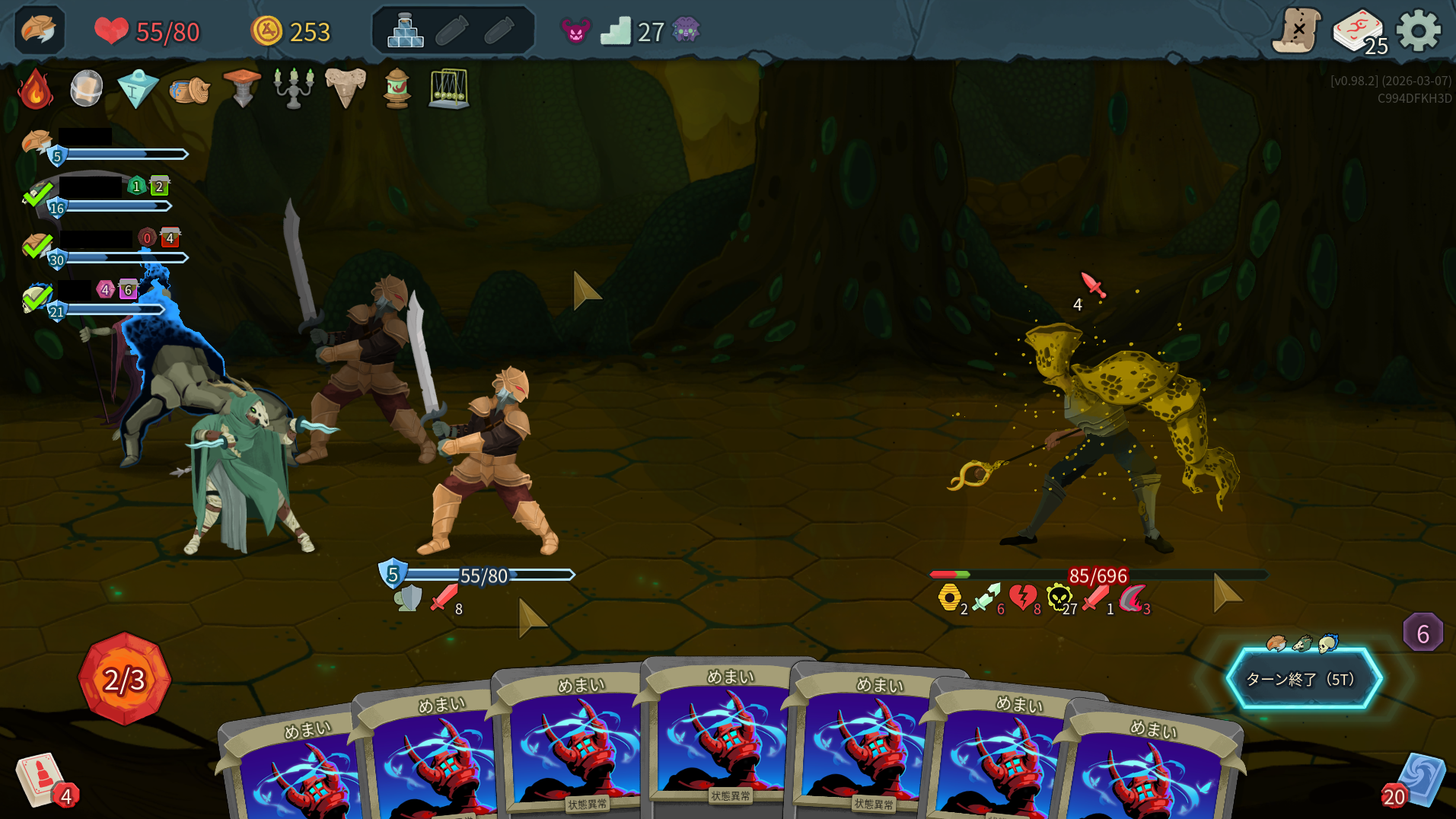Inspect the Newton's cradle relic
The width and height of the screenshot is (1456, 819).
pyautogui.click(x=449, y=89)
